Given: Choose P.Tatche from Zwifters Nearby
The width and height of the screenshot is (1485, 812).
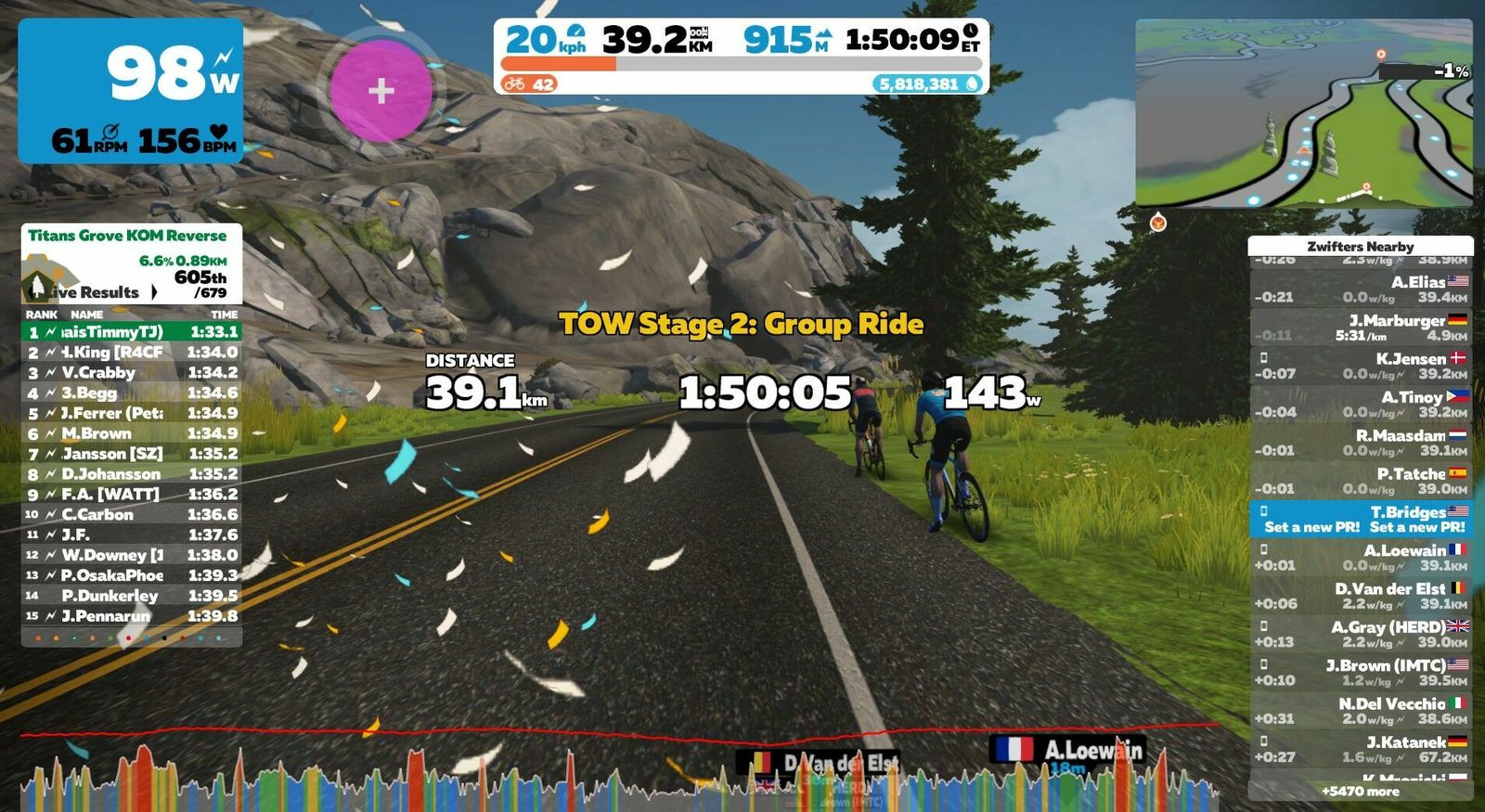Looking at the screenshot, I should pyautogui.click(x=1361, y=481).
